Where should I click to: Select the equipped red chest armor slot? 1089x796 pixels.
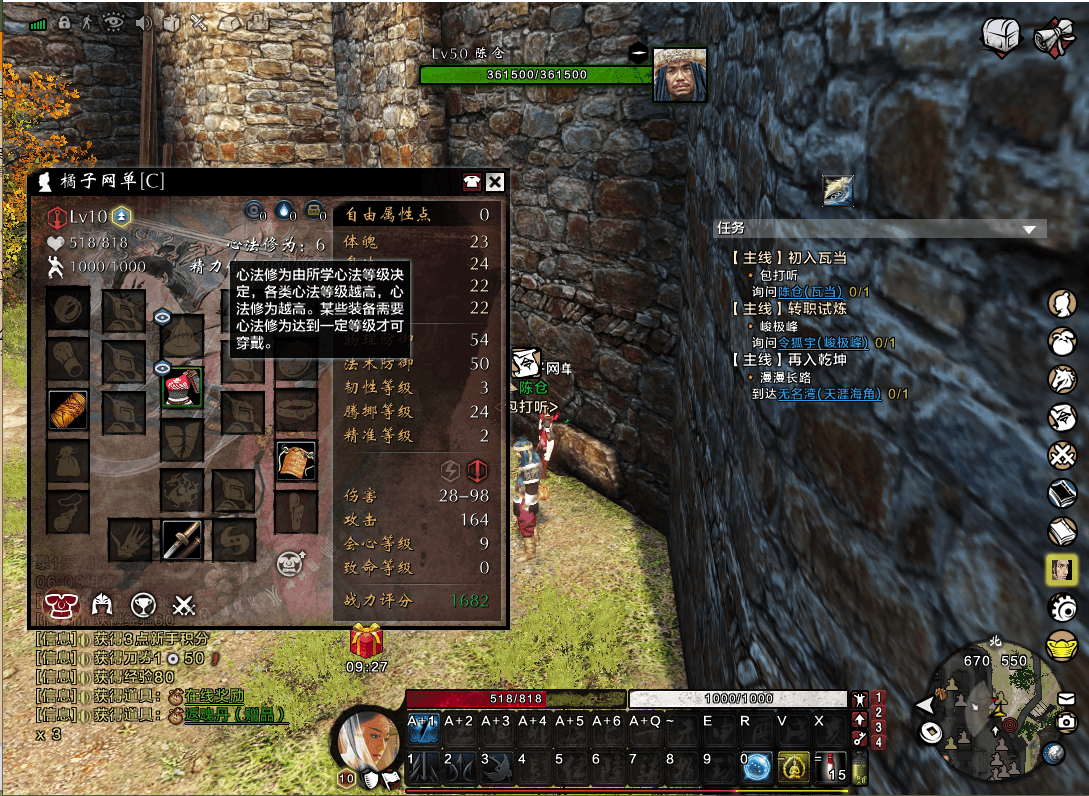(x=182, y=387)
